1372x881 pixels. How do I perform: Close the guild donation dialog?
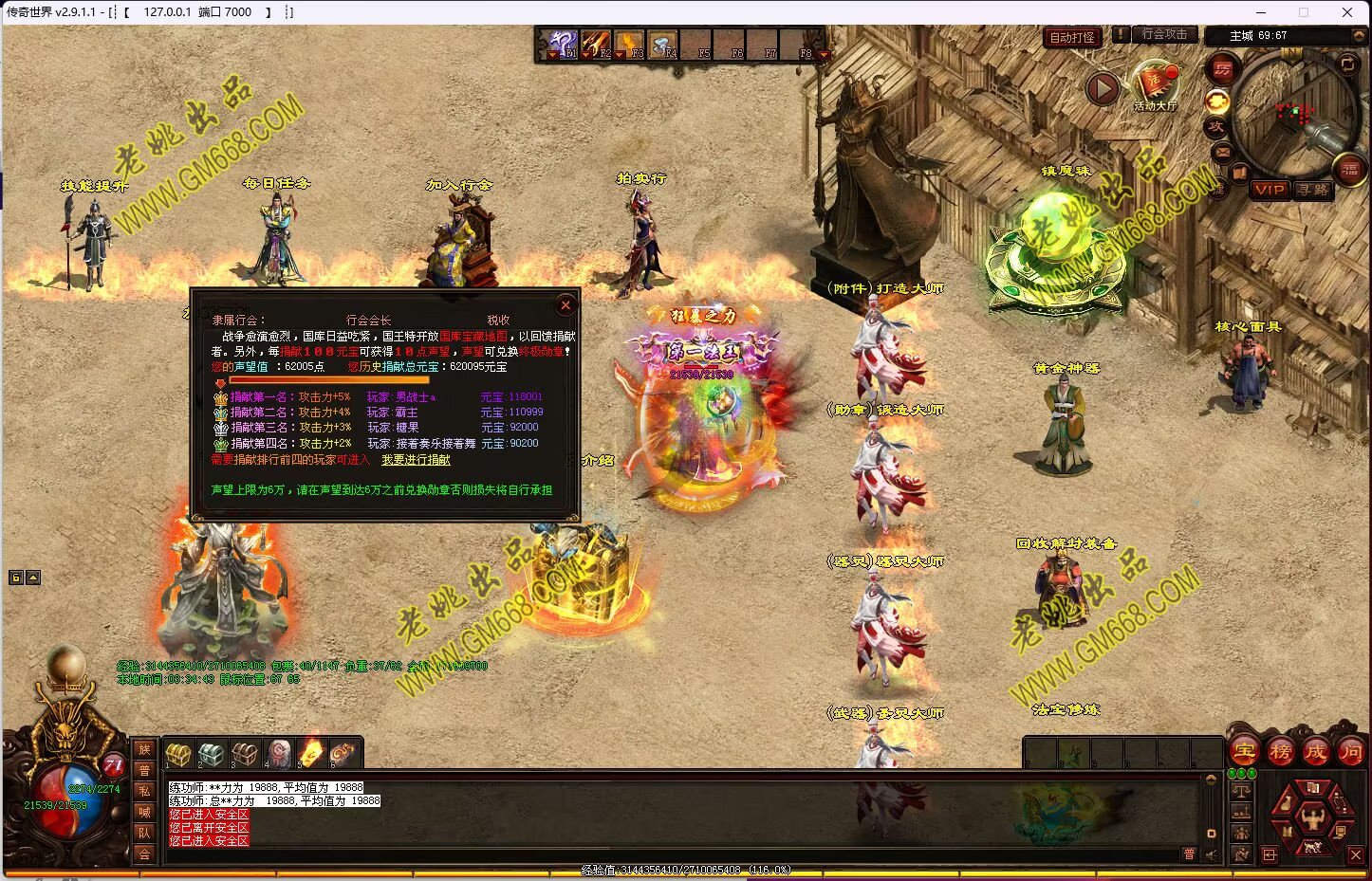pos(565,304)
